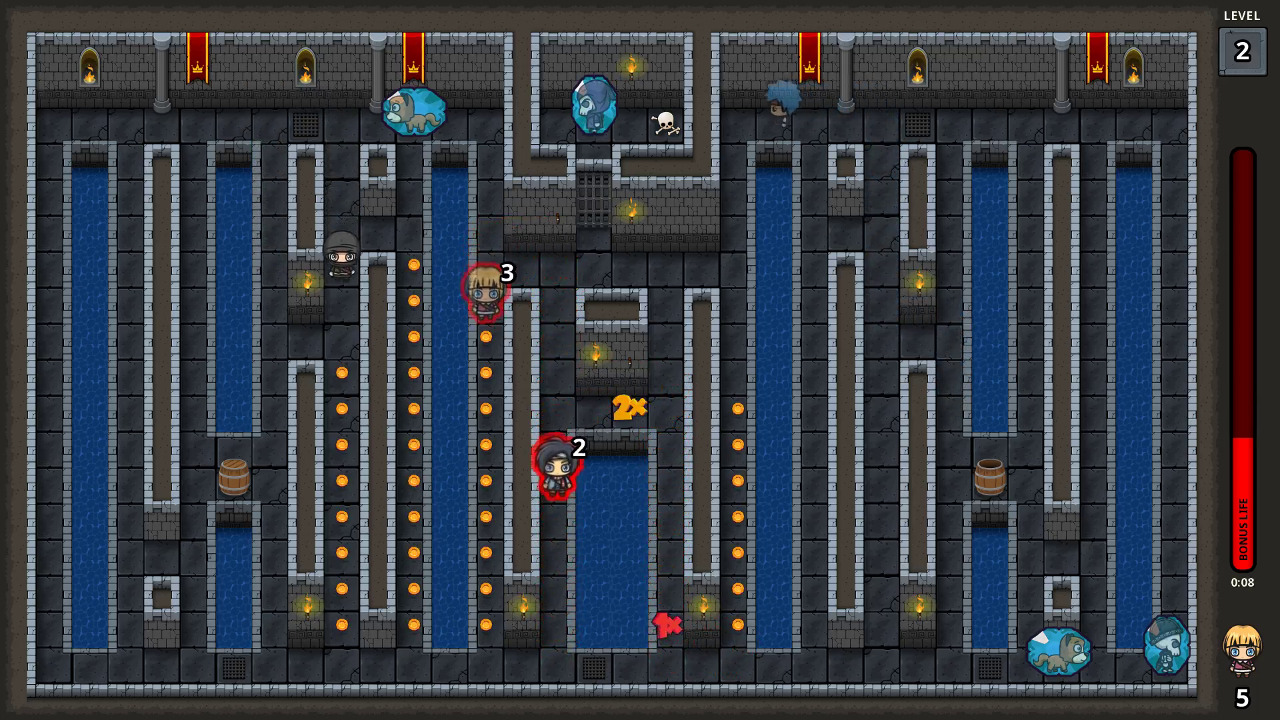Click the 2x multiplier pickup
1280x720 pixels.
tap(629, 407)
